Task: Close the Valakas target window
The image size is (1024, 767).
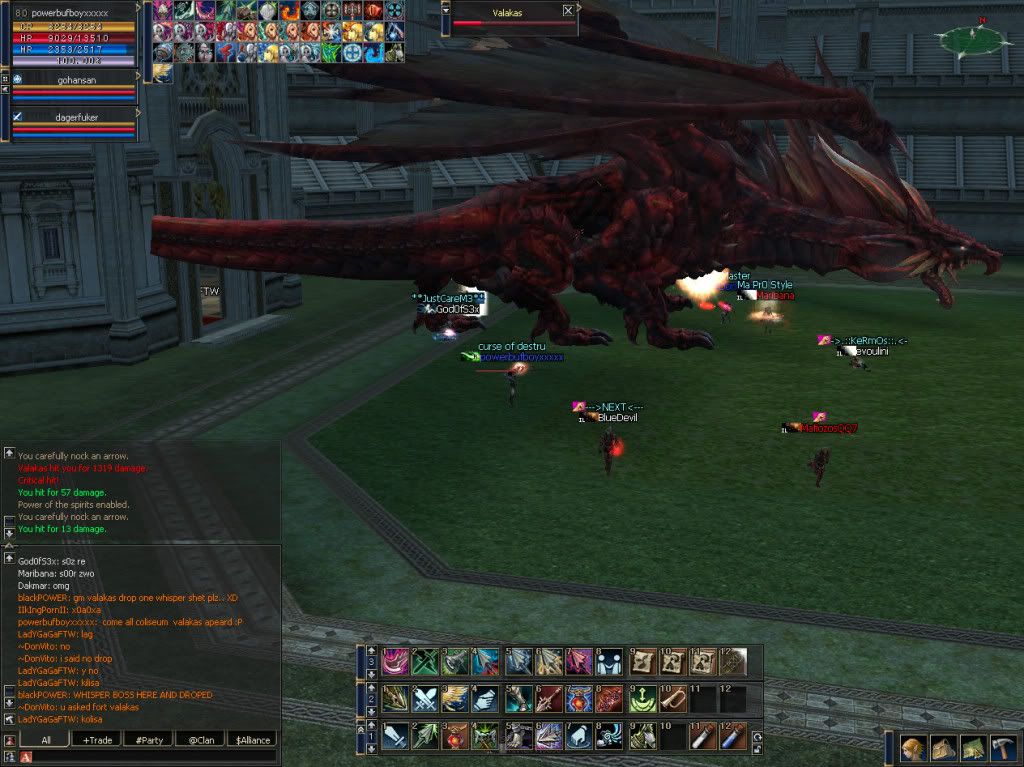Action: (568, 10)
